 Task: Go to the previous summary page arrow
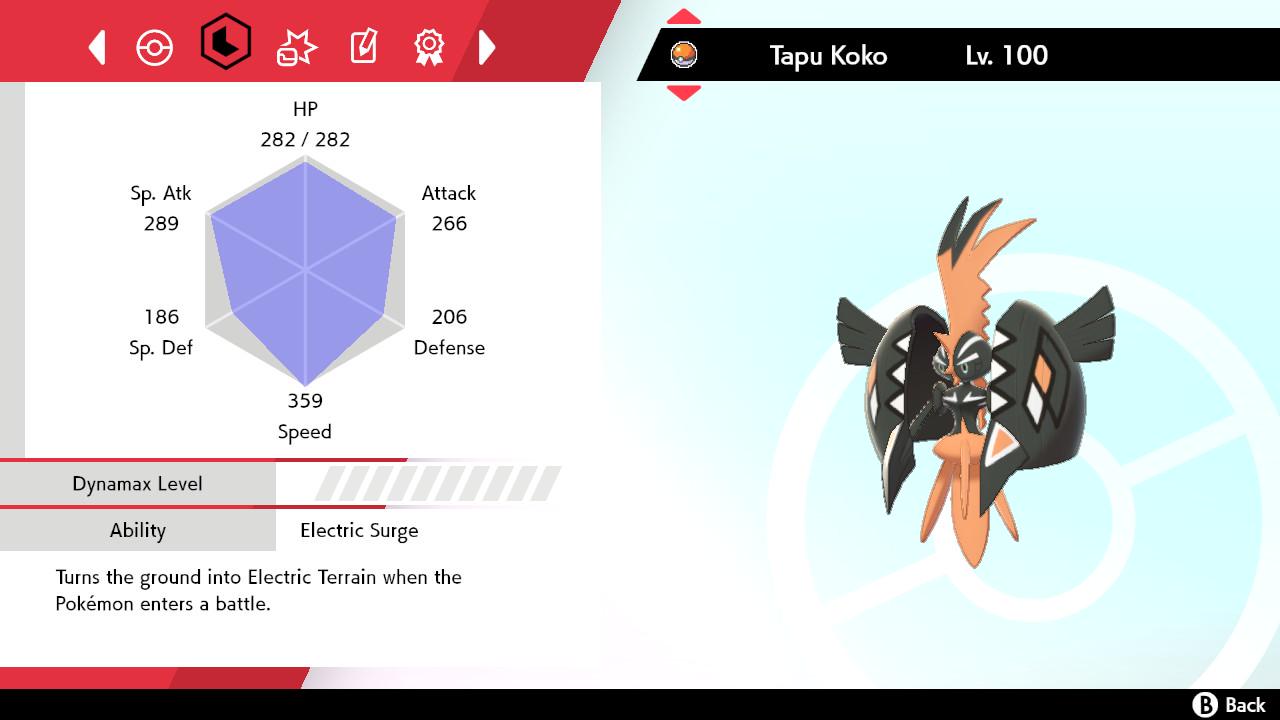97,47
